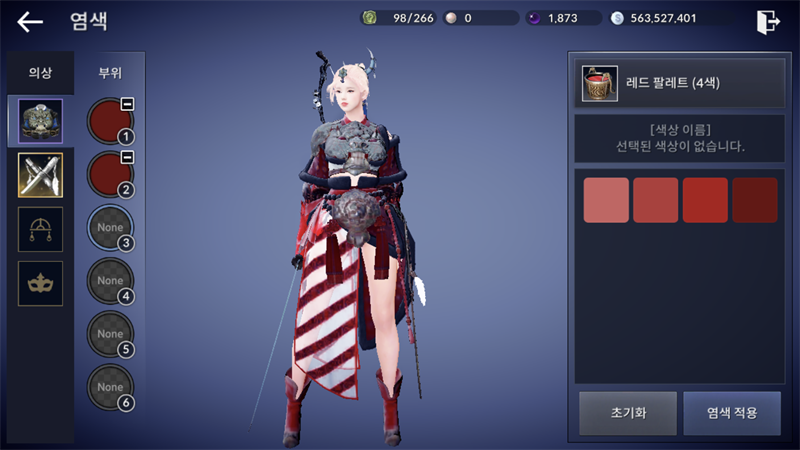Apply dye with 염색 적용 button

tap(731, 413)
